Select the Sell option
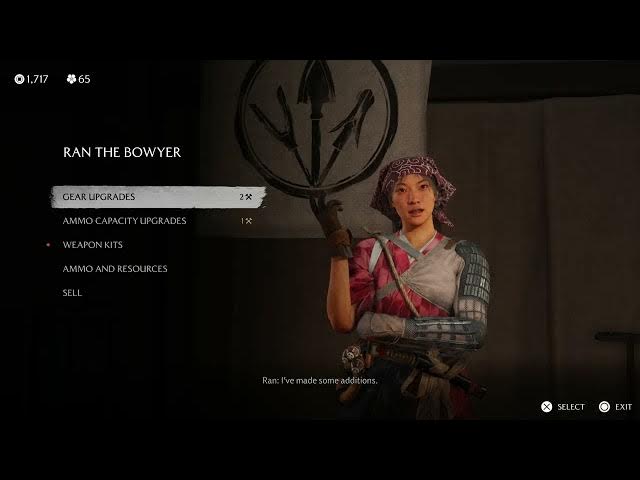This screenshot has height=480, width=640. (72, 293)
